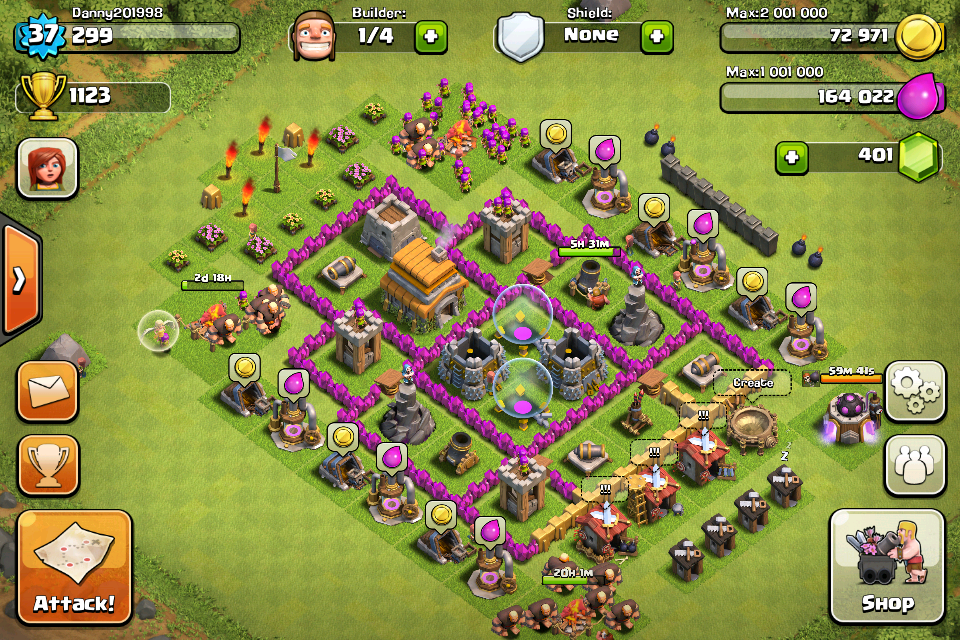This screenshot has width=960, height=640.
Task: Expand the orange side arrow panel
Action: tap(18, 280)
